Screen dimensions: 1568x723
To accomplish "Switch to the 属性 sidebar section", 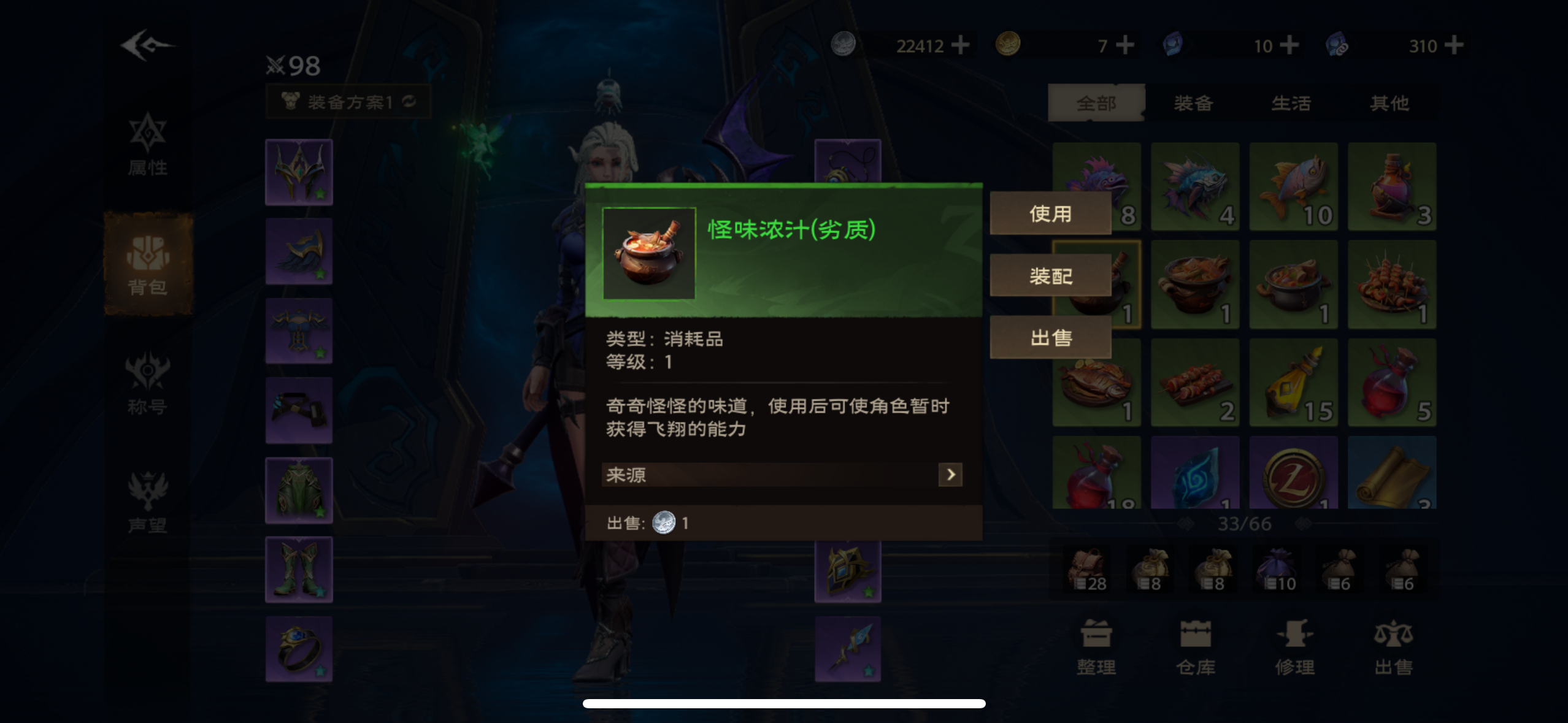I will (147, 146).
